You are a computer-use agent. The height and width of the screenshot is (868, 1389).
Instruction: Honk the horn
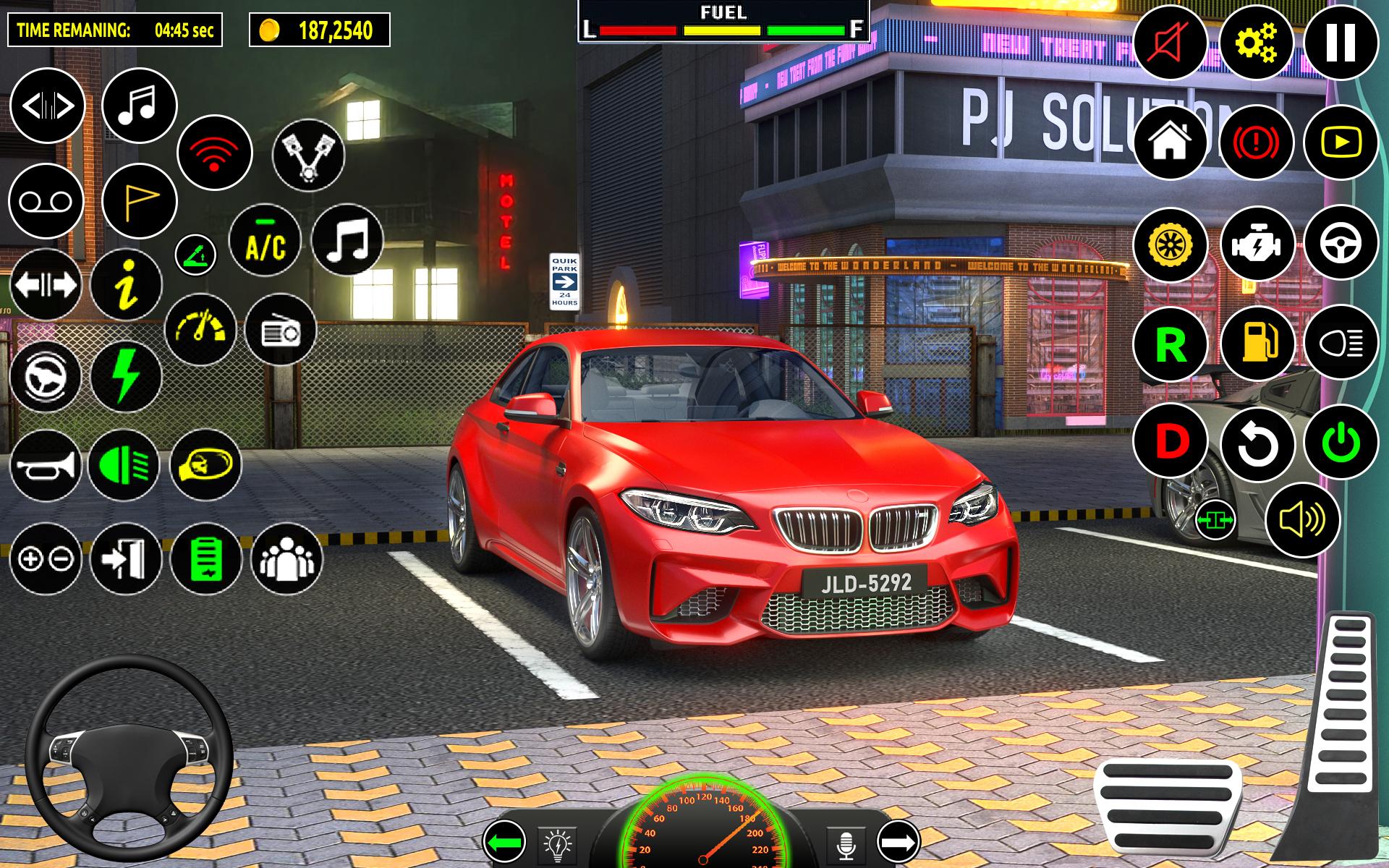[46, 465]
